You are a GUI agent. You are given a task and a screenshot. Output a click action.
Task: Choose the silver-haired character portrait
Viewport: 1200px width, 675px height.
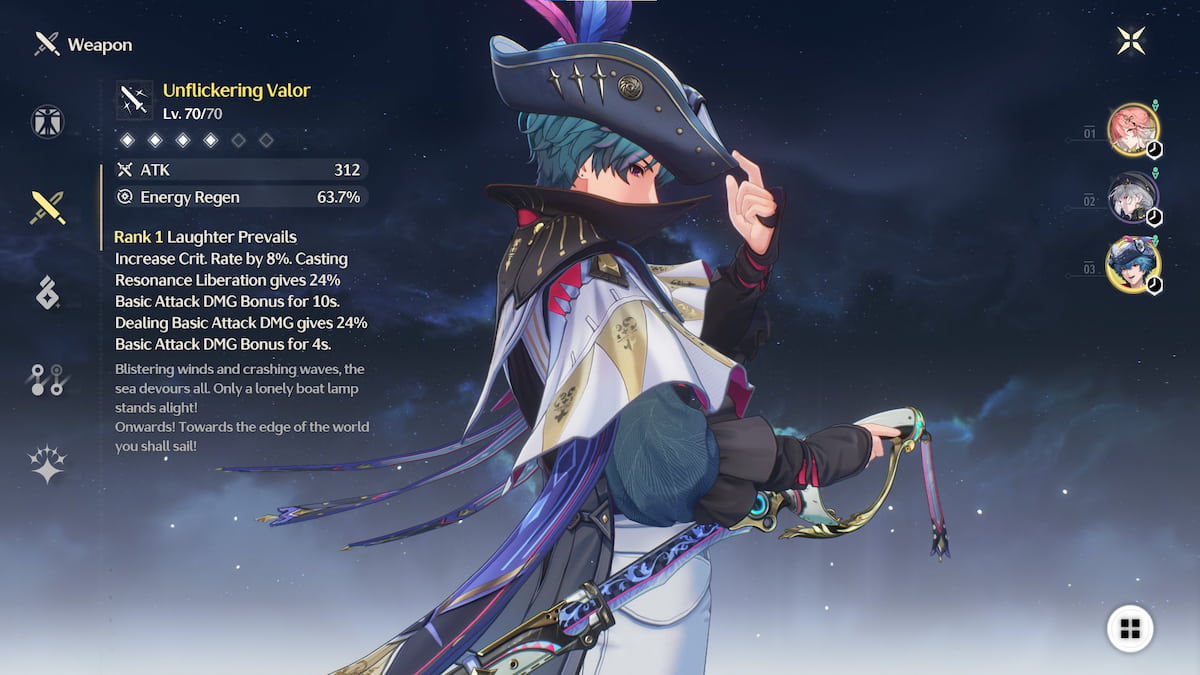click(x=1133, y=197)
